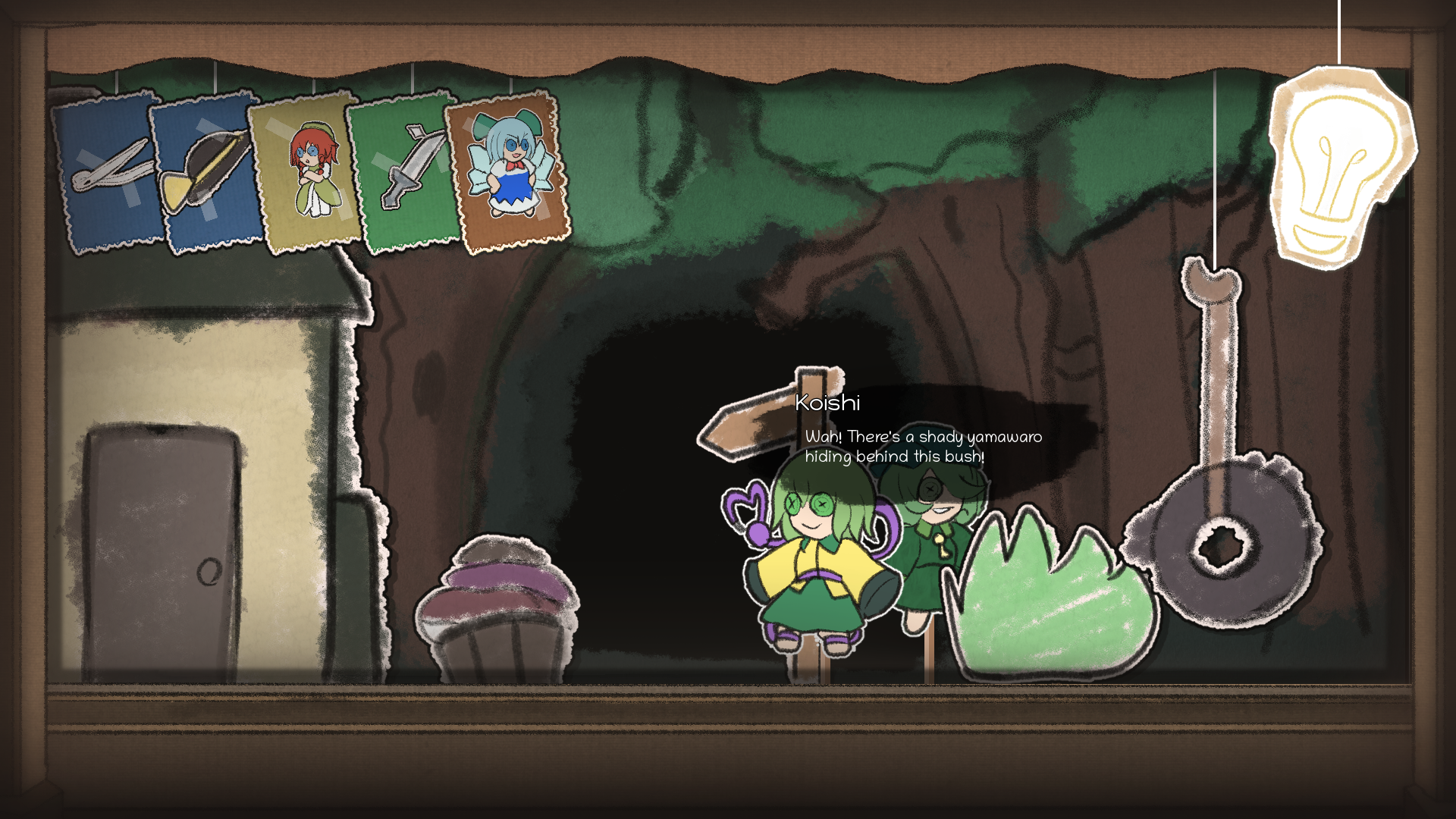Select the red-haired doll character card
This screenshot has width=1456, height=819.
[x=307, y=174]
